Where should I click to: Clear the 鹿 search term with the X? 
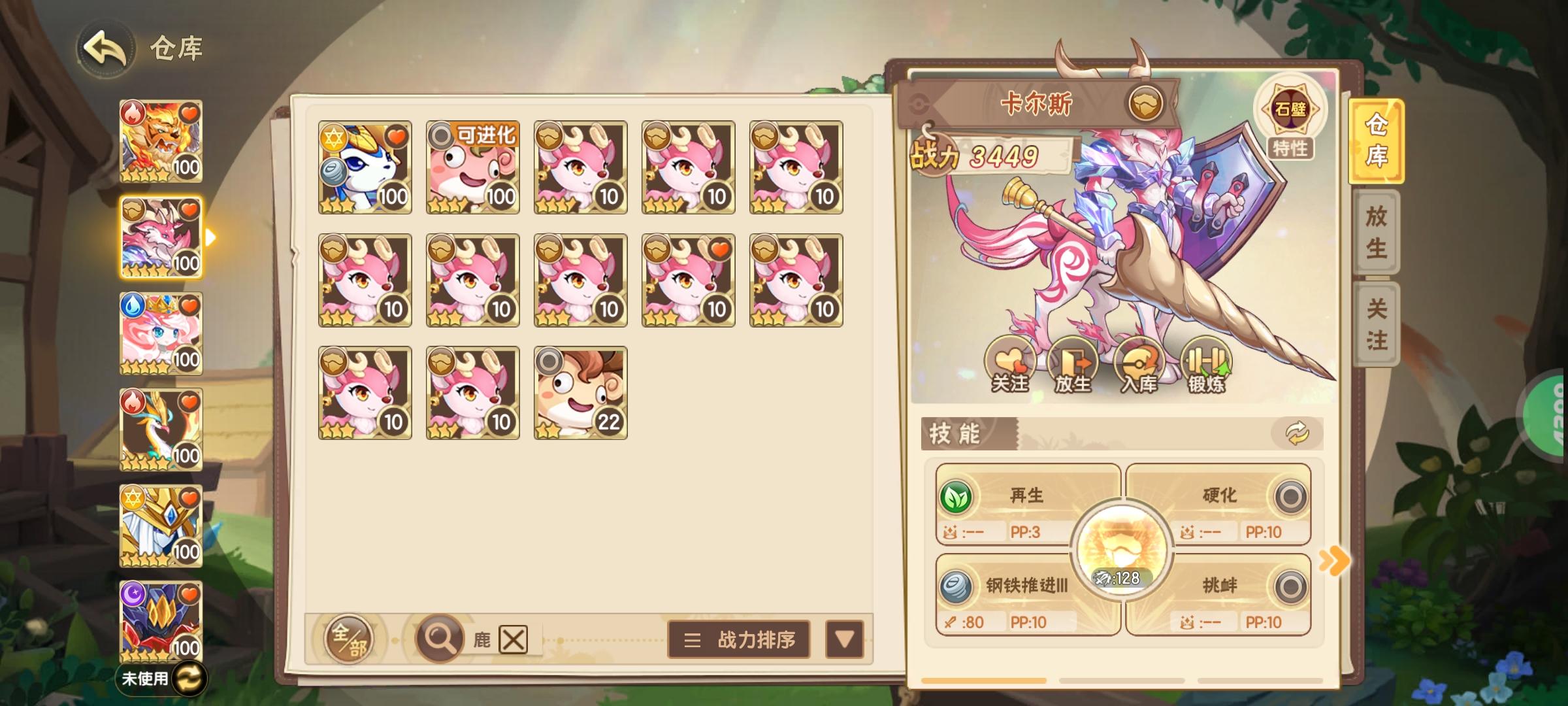pyautogui.click(x=514, y=639)
